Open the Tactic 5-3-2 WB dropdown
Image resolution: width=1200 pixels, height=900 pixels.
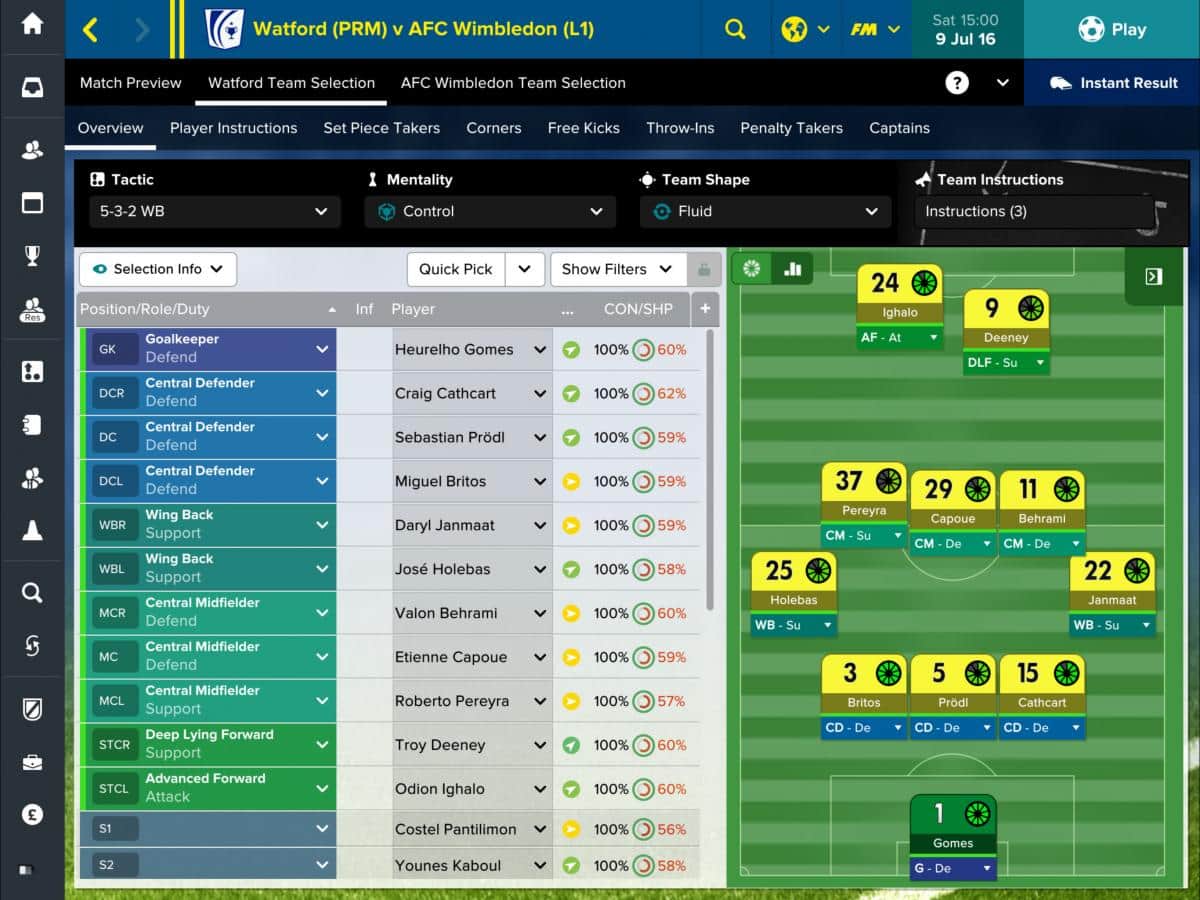pos(214,211)
